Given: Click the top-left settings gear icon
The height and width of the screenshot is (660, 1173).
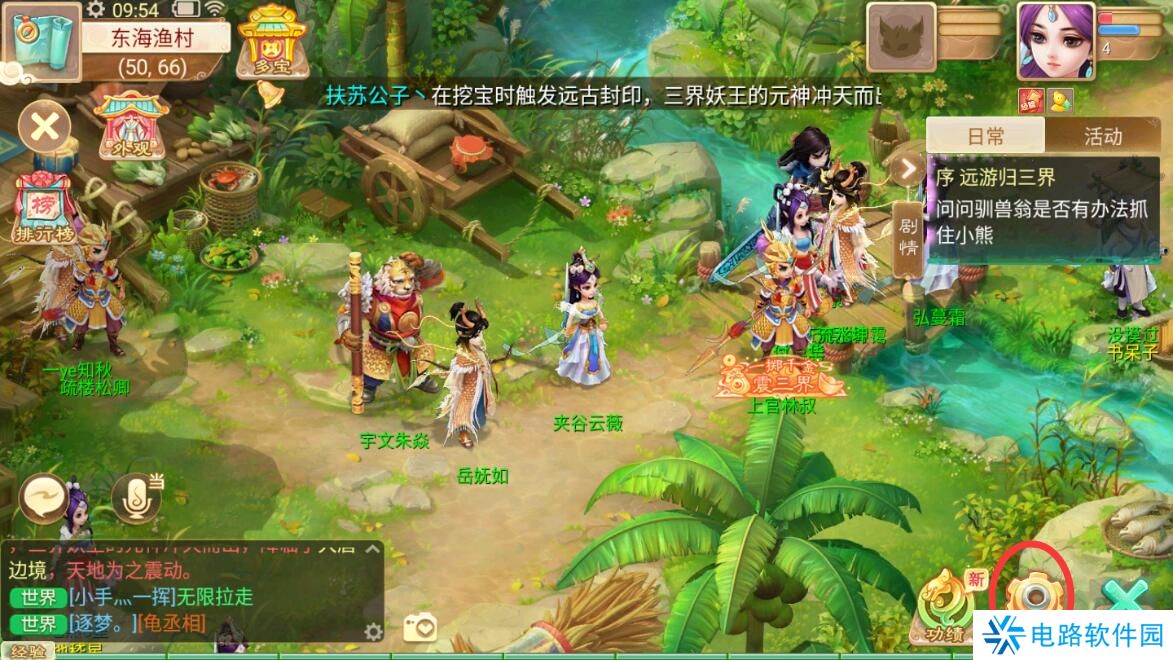Looking at the screenshot, I should 96,9.
